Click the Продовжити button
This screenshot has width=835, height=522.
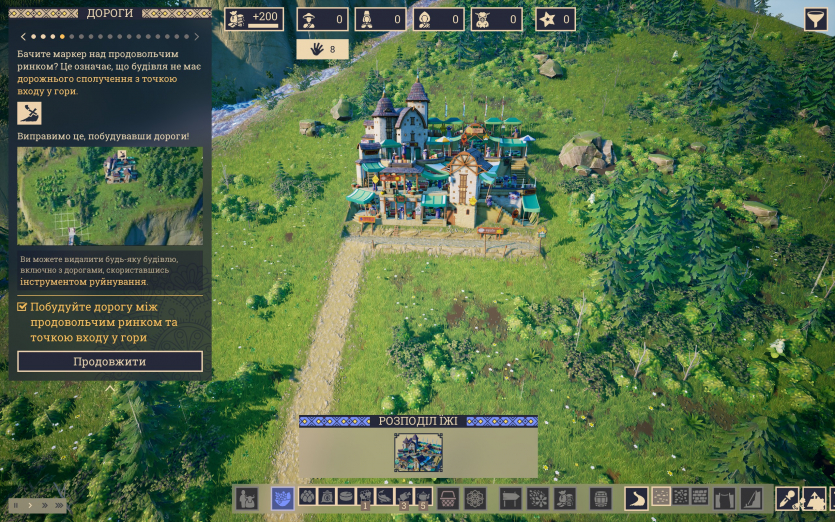click(x=110, y=361)
